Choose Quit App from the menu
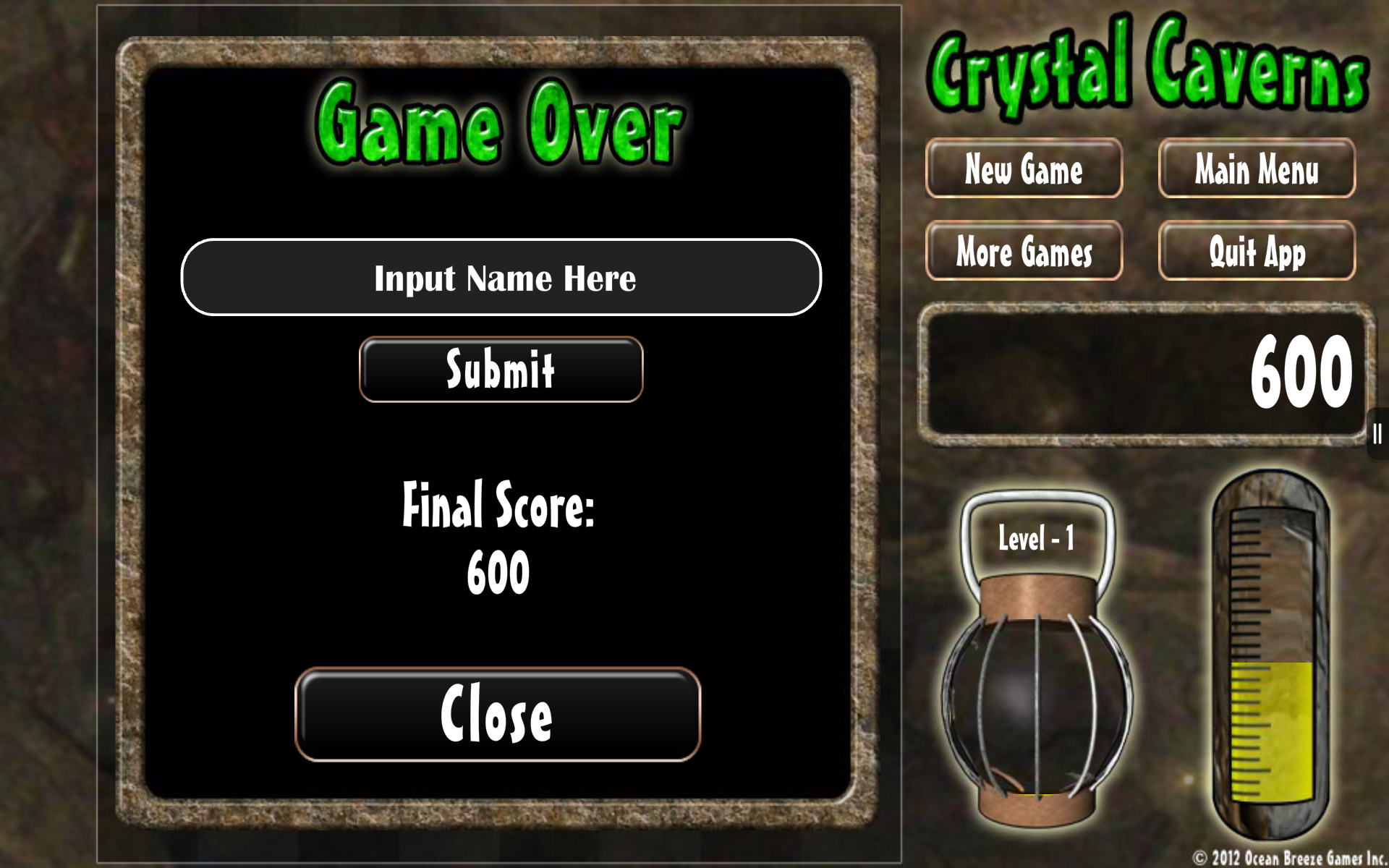 tap(1257, 252)
